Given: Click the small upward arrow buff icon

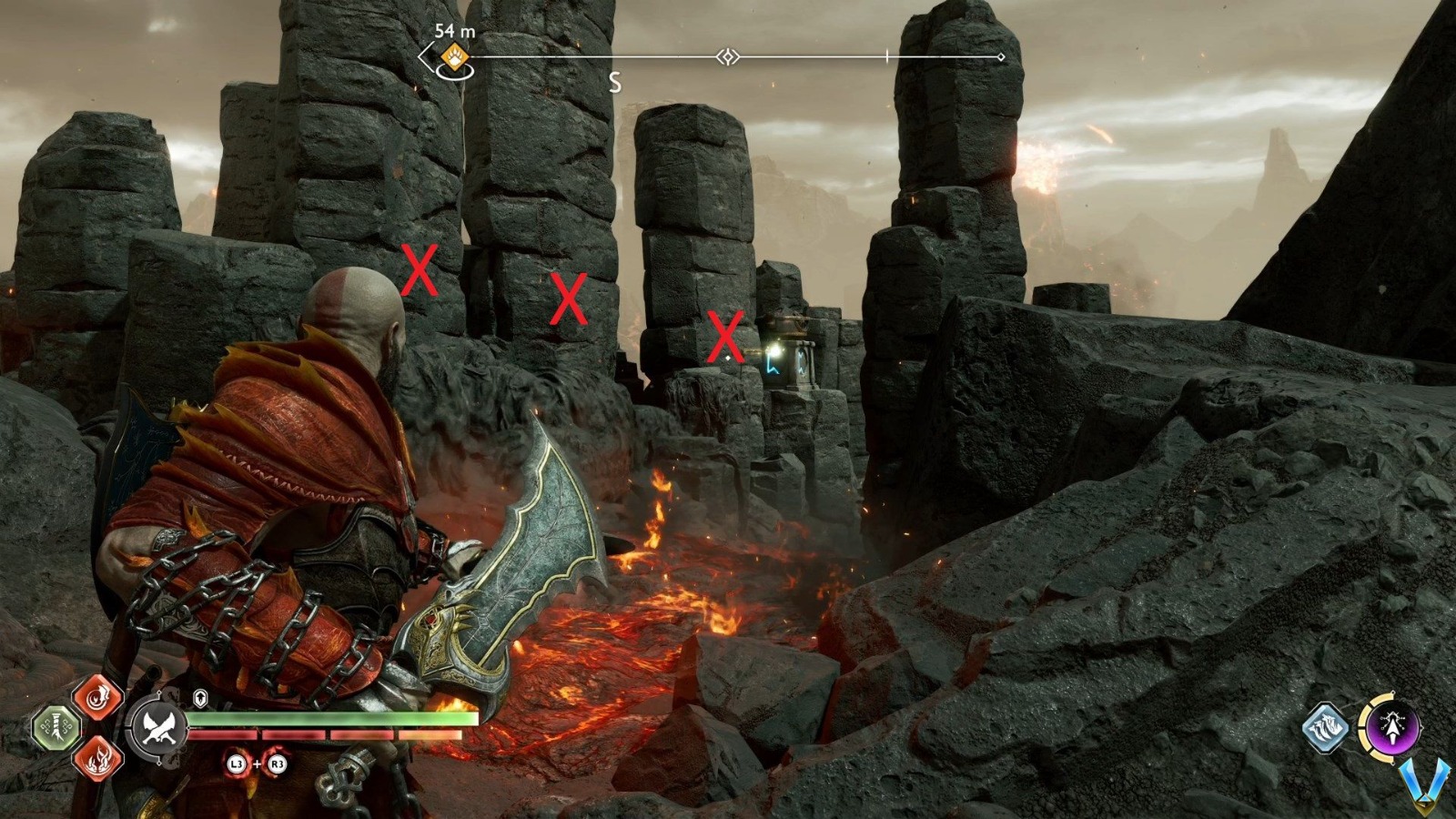Looking at the screenshot, I should [201, 698].
